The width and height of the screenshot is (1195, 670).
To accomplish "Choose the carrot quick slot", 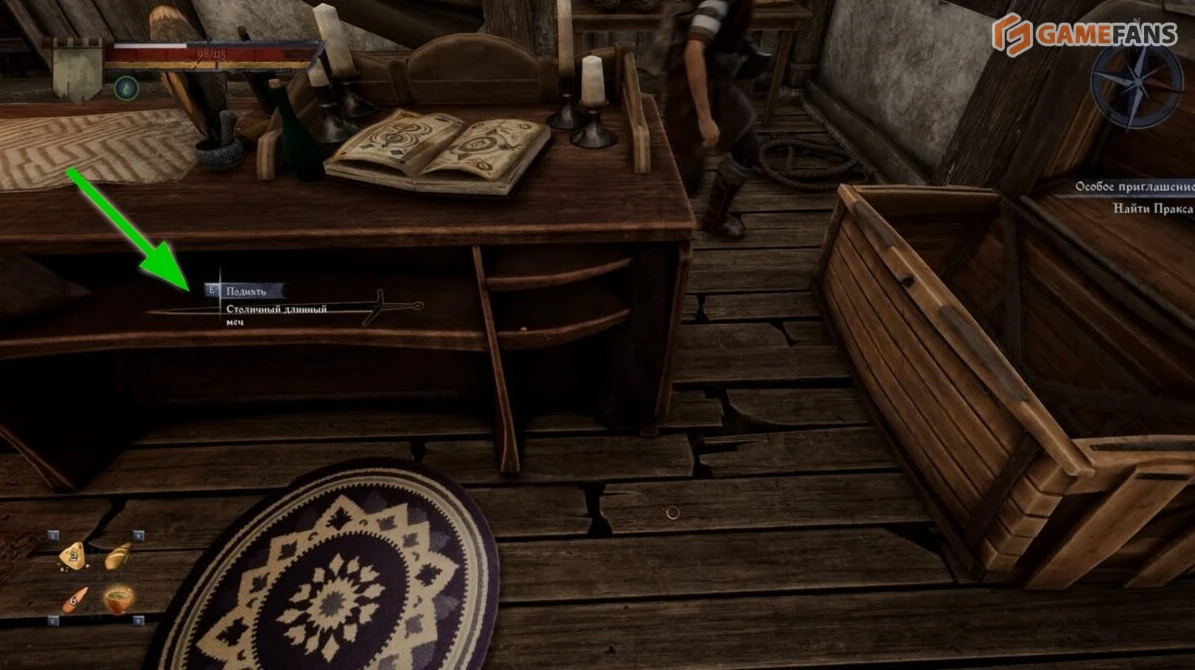I will (72, 600).
